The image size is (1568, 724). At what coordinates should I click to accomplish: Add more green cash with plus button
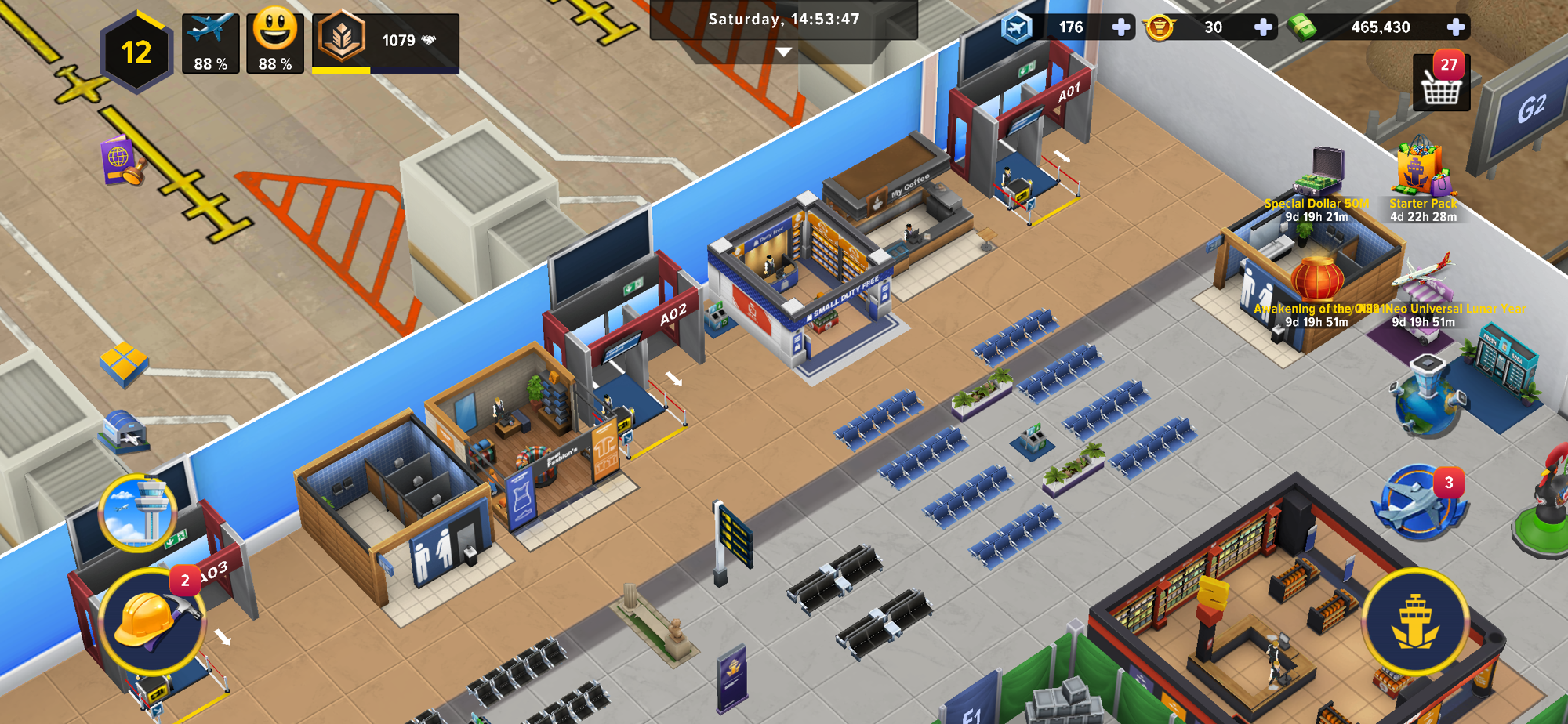[x=1455, y=27]
